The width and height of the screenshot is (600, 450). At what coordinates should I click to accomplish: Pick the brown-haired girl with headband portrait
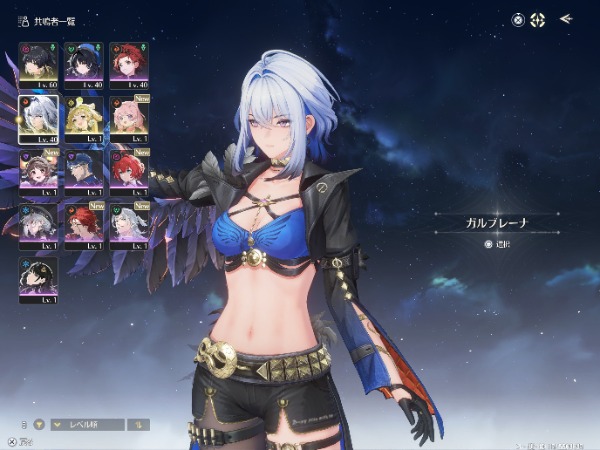38,172
